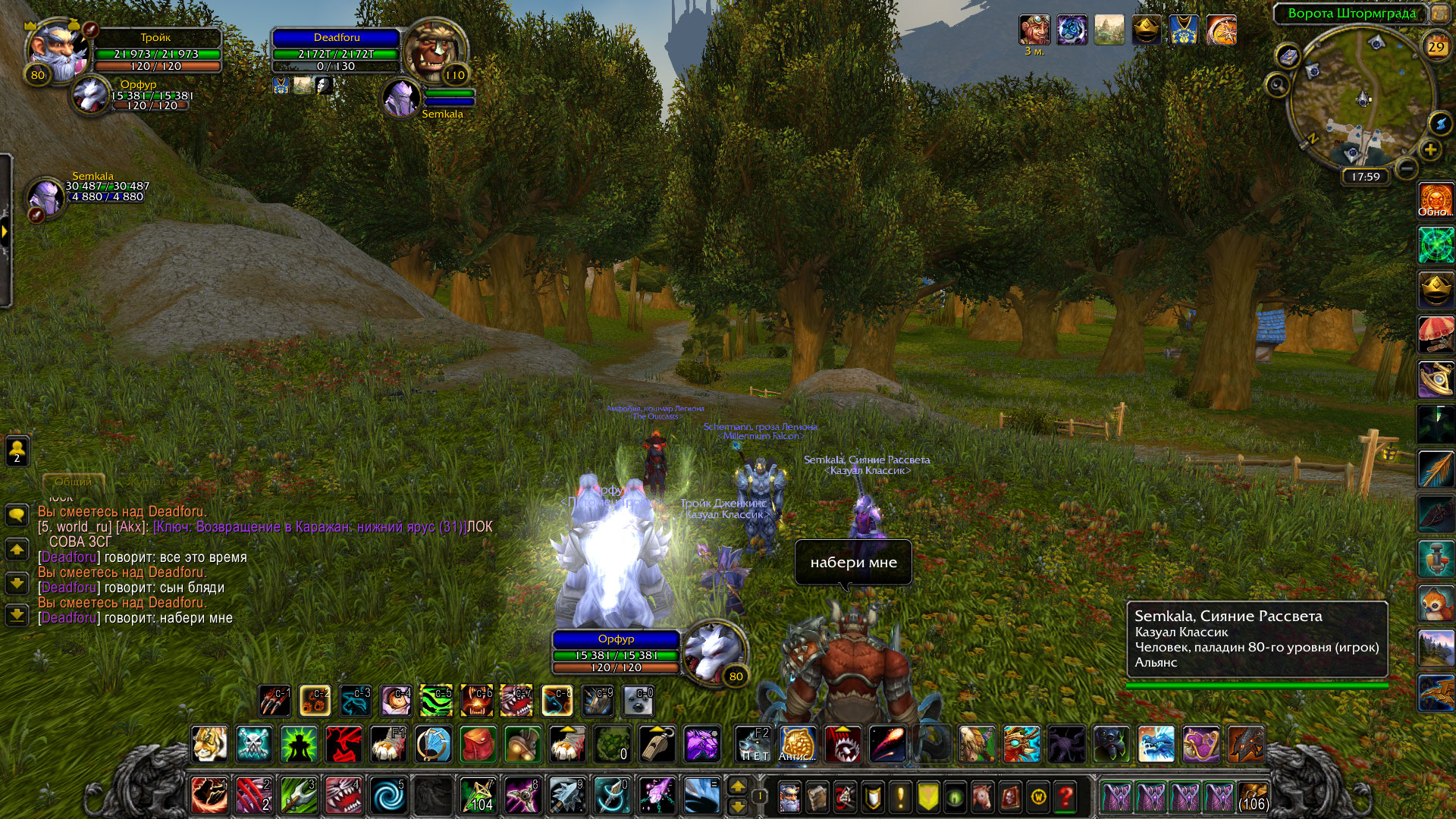
Task: Open the calendar showing day 29
Action: click(1436, 47)
